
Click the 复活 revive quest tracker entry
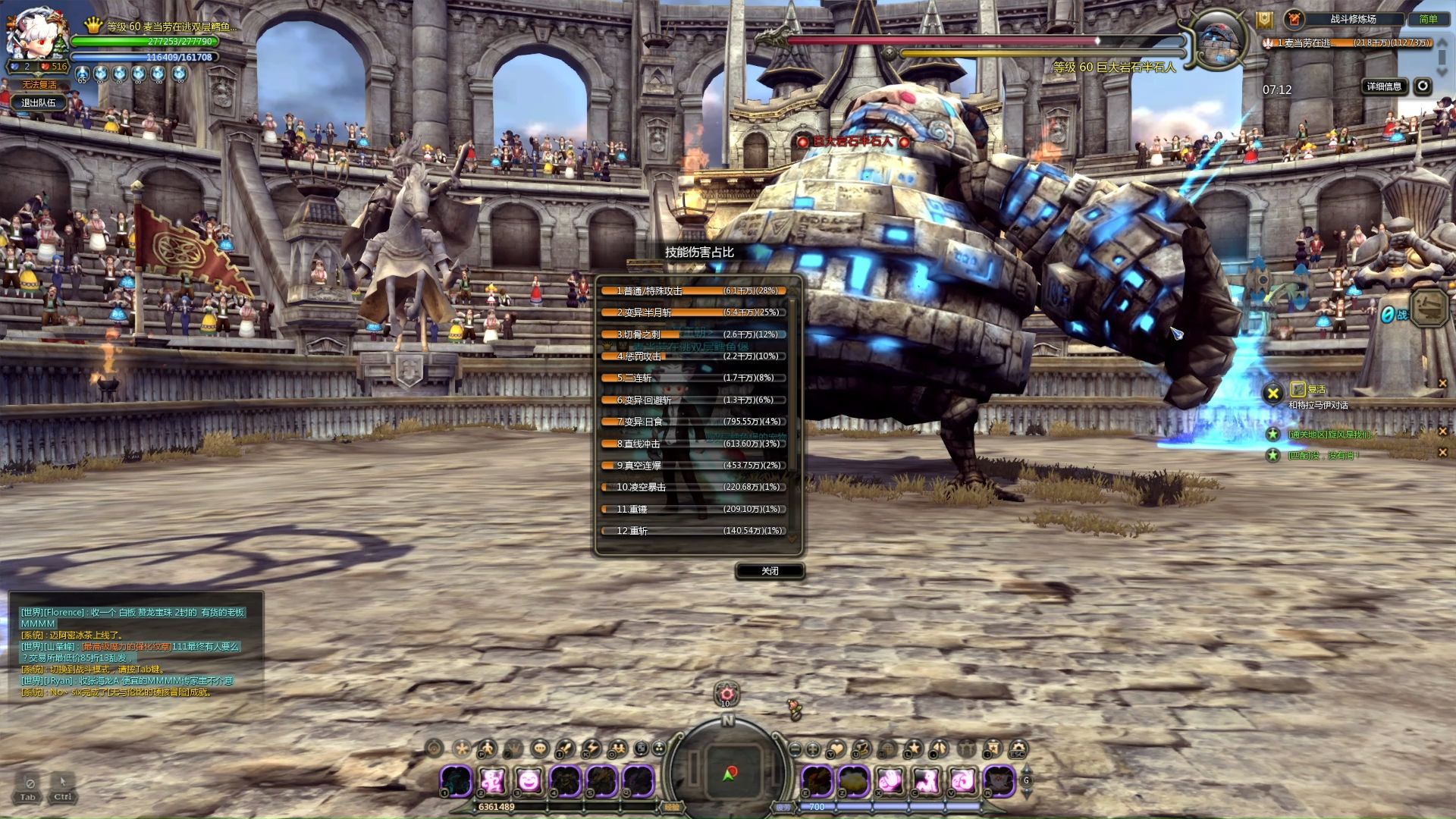click(1316, 390)
